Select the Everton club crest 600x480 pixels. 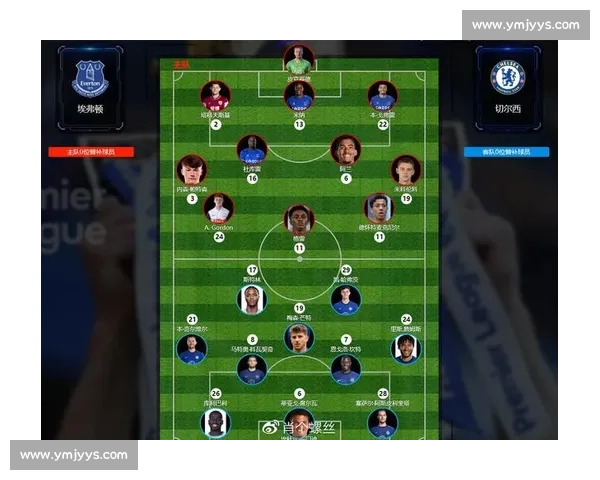(91, 78)
